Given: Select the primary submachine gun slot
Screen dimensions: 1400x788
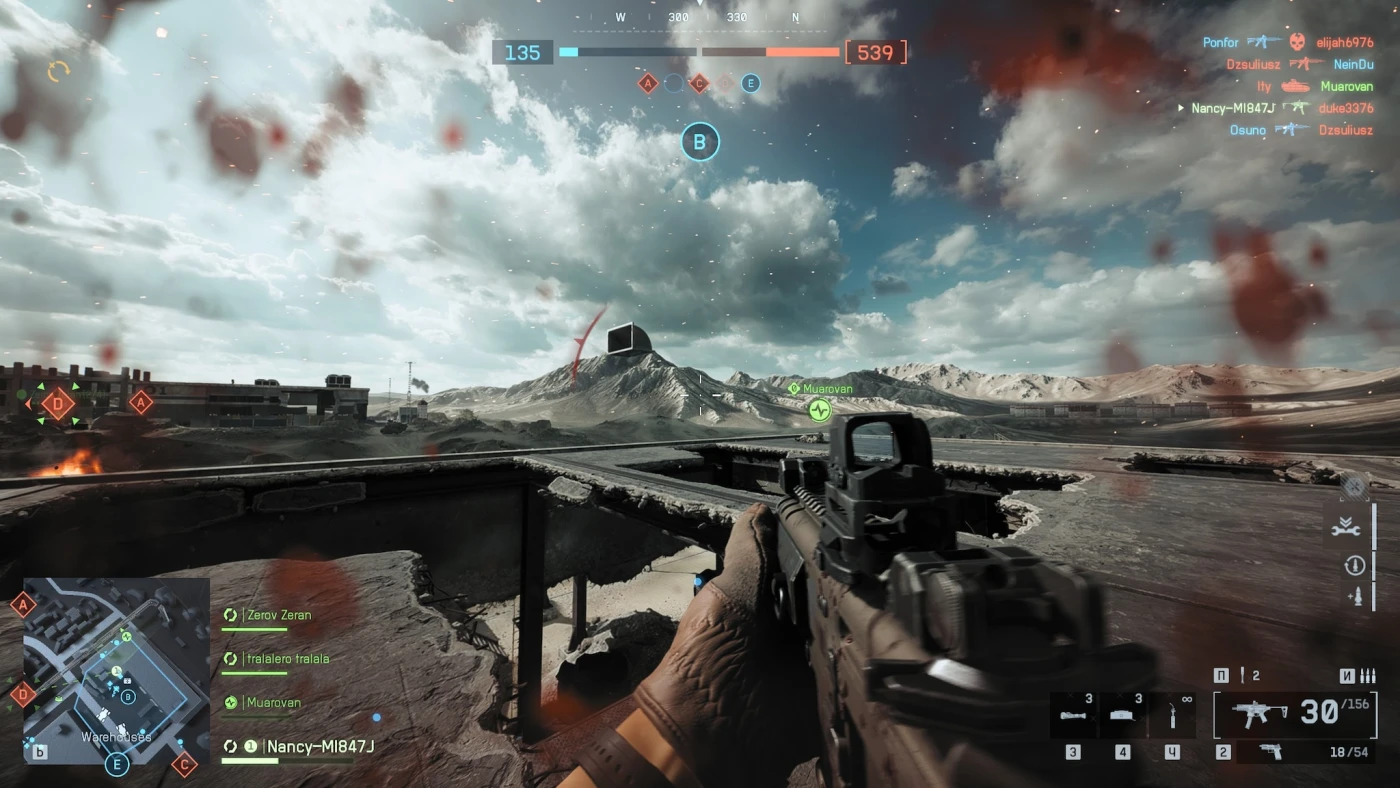Looking at the screenshot, I should pyautogui.click(x=1295, y=714).
